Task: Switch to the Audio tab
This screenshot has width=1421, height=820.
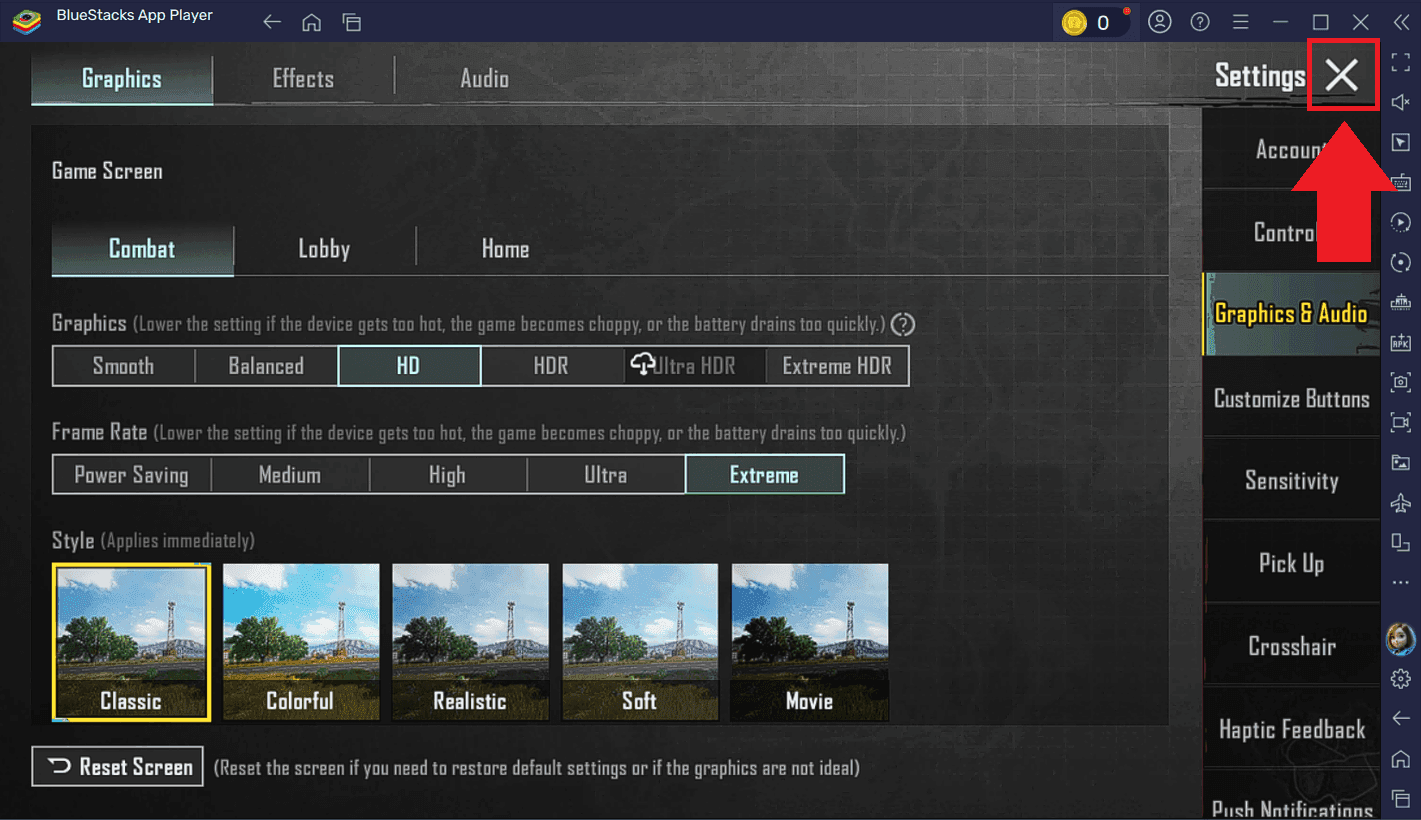Action: (x=484, y=78)
